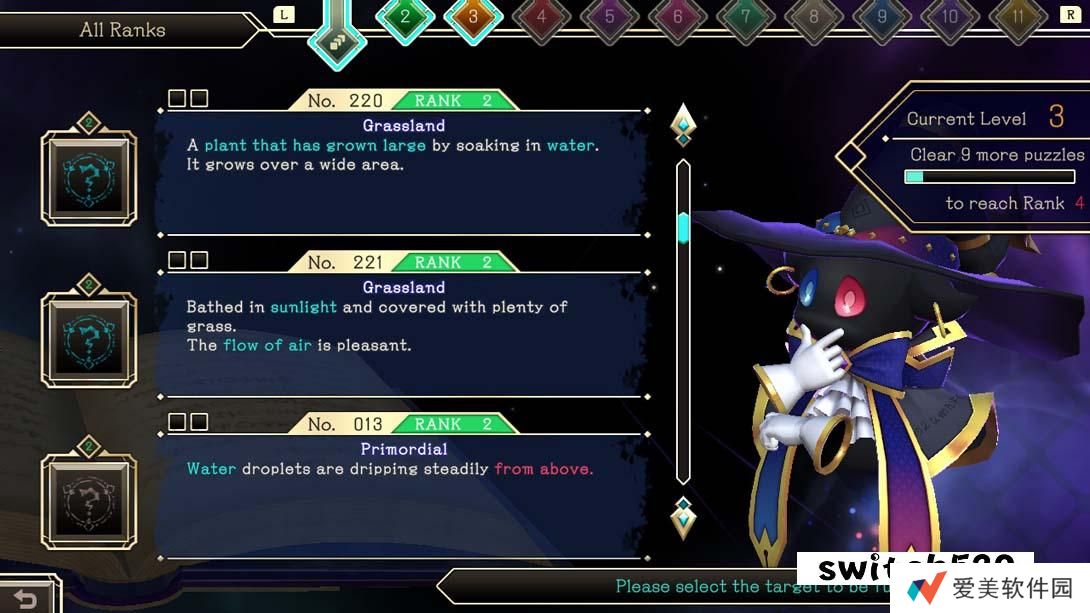Select the rank 9 diamond tab
The width and height of the screenshot is (1090, 613).
[x=881, y=16]
